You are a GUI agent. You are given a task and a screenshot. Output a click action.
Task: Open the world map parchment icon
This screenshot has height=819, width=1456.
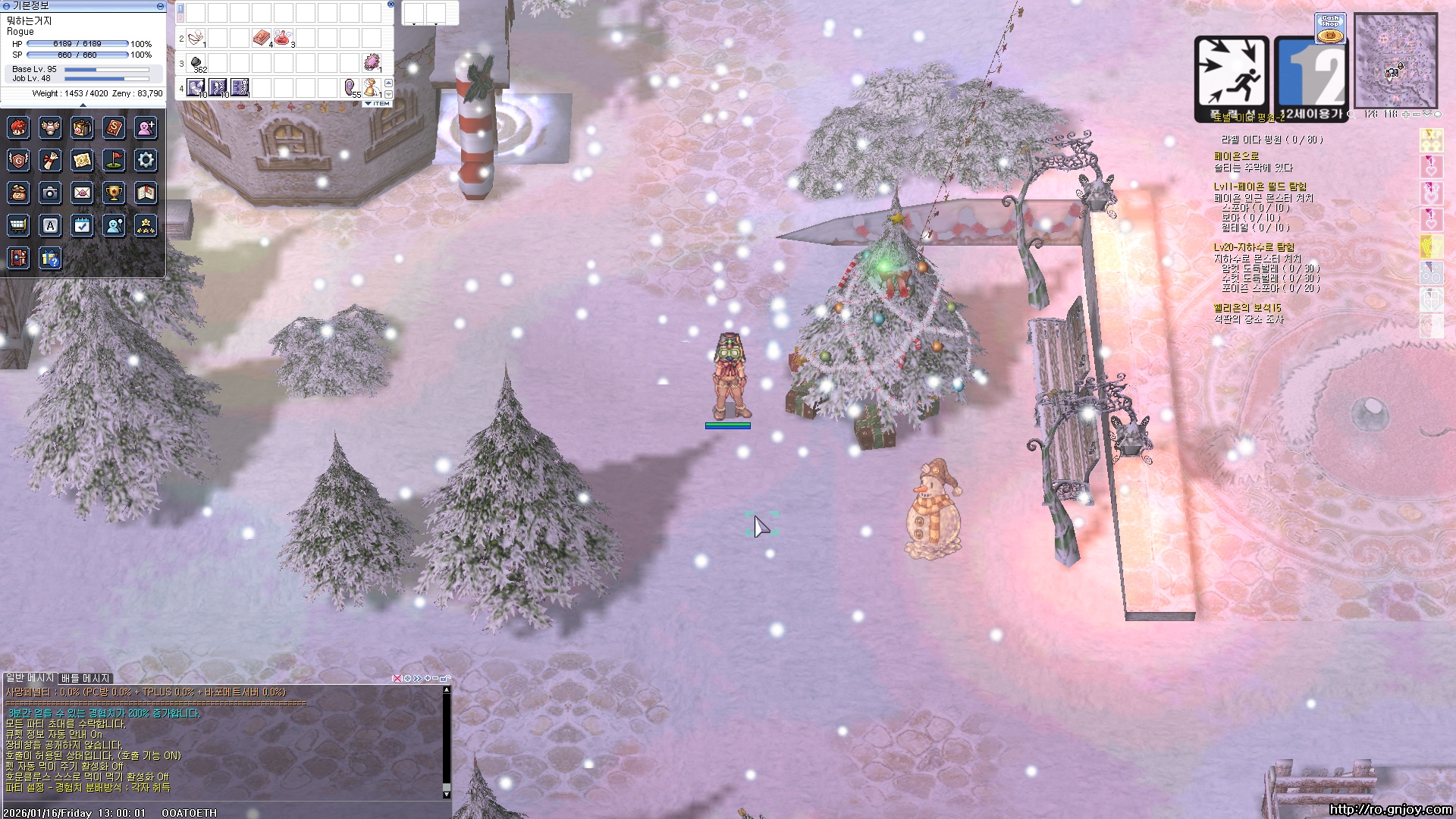82,160
